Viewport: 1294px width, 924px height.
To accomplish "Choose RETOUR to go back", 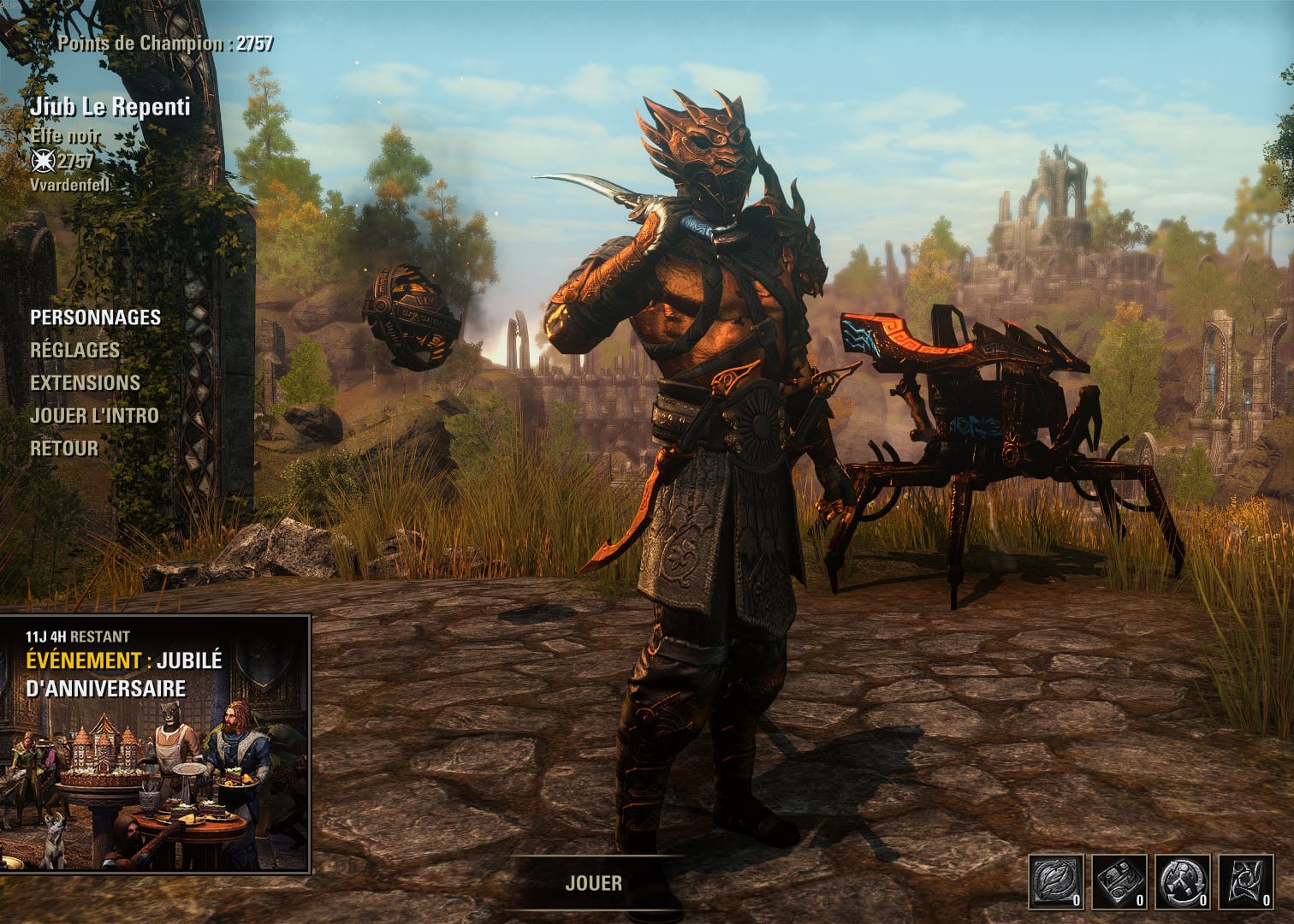I will coord(64,448).
